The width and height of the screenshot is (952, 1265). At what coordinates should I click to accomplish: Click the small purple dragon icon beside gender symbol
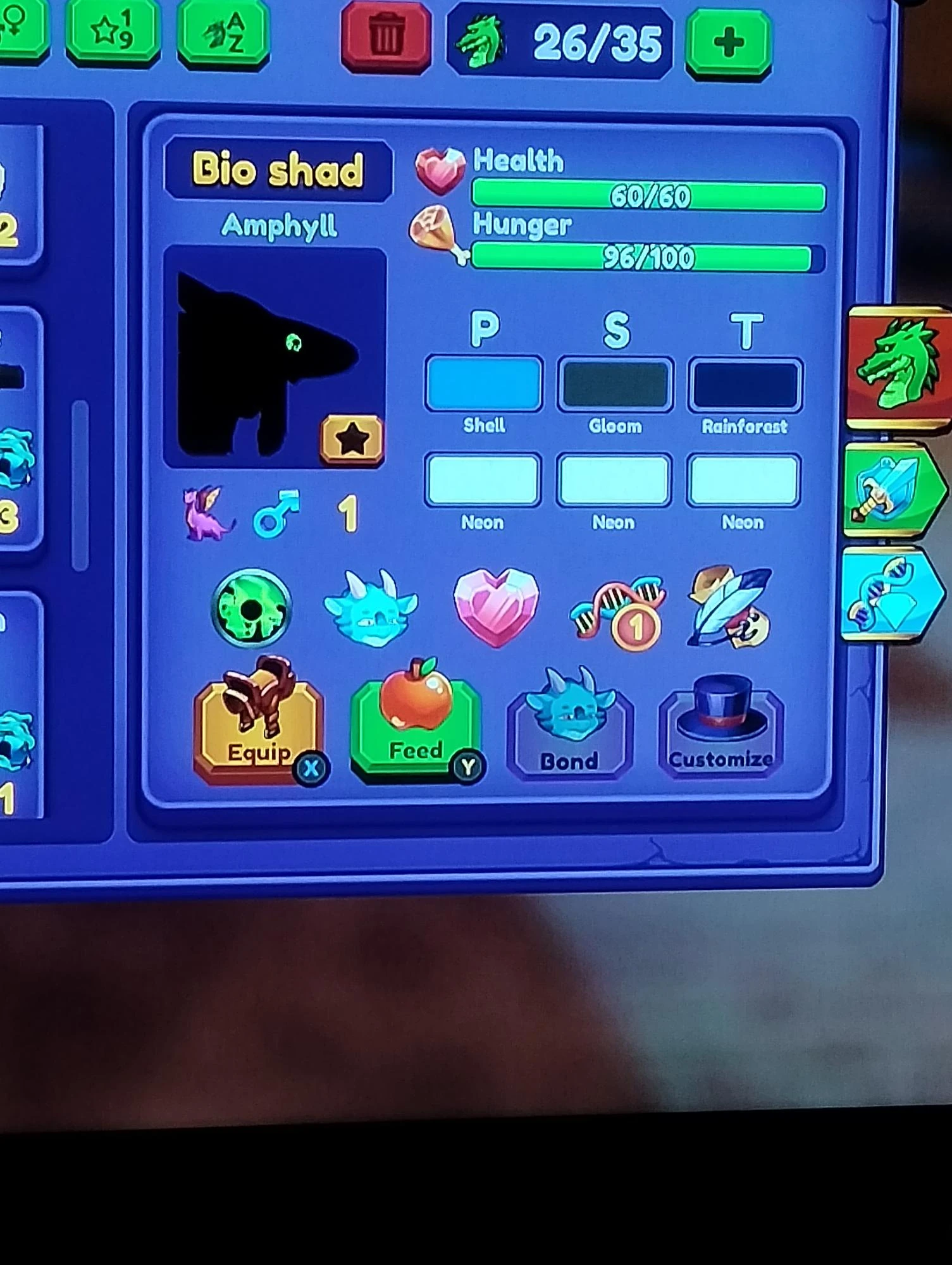click(x=209, y=516)
